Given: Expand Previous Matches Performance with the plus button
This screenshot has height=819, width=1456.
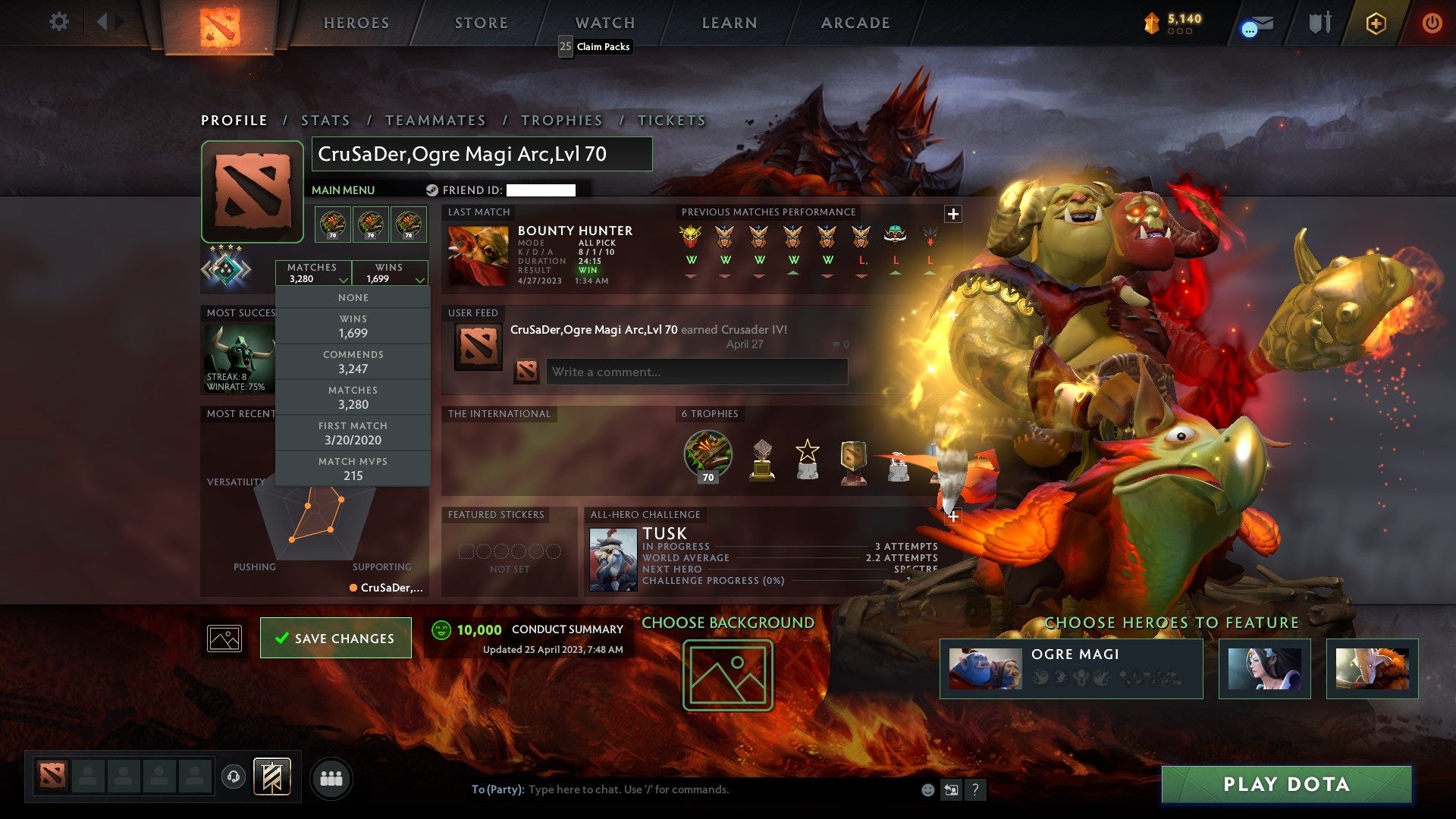Looking at the screenshot, I should [x=952, y=213].
